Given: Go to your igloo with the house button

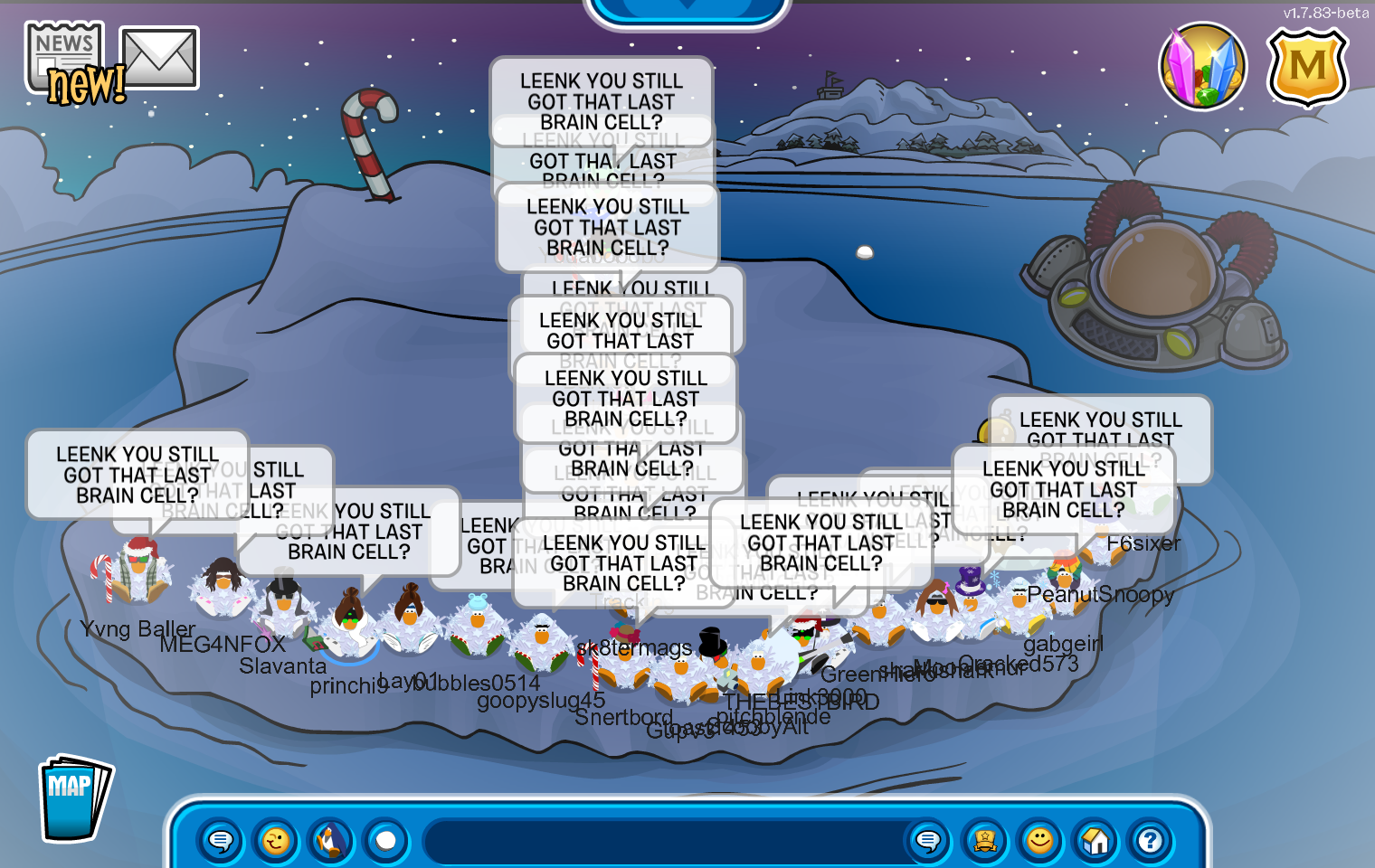Looking at the screenshot, I should click(1095, 841).
